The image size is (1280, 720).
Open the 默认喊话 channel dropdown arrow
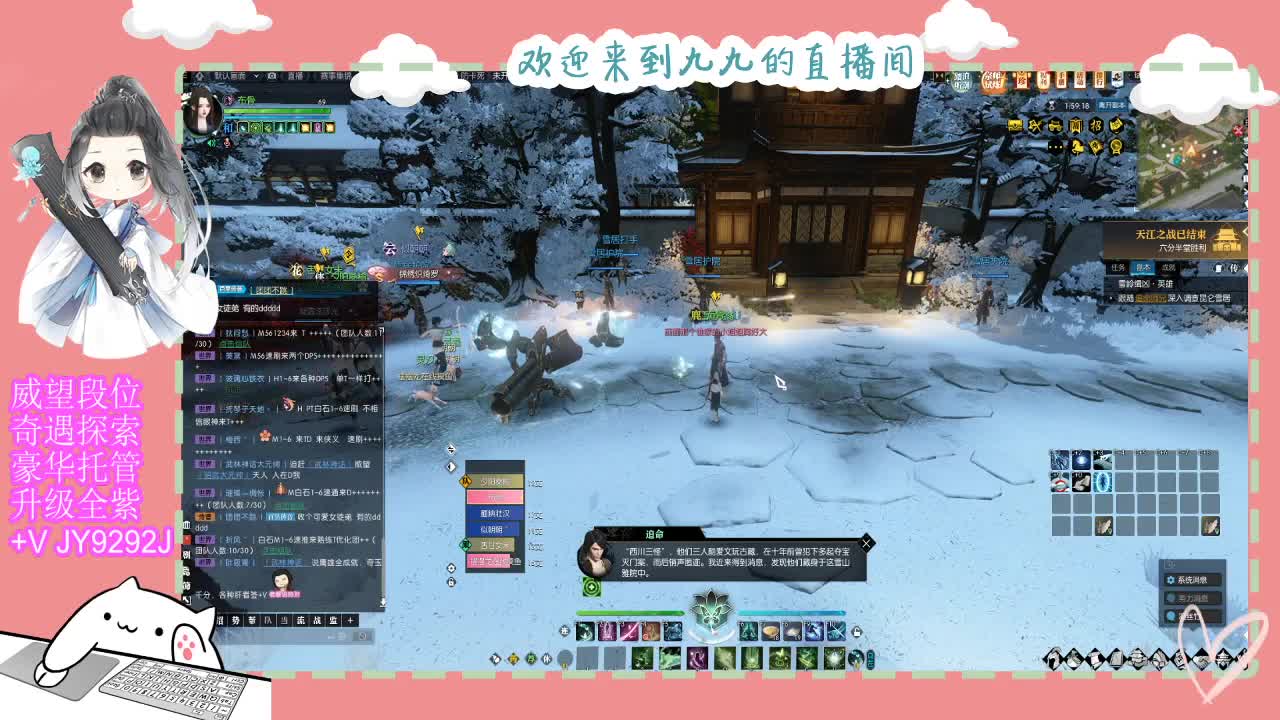256,76
